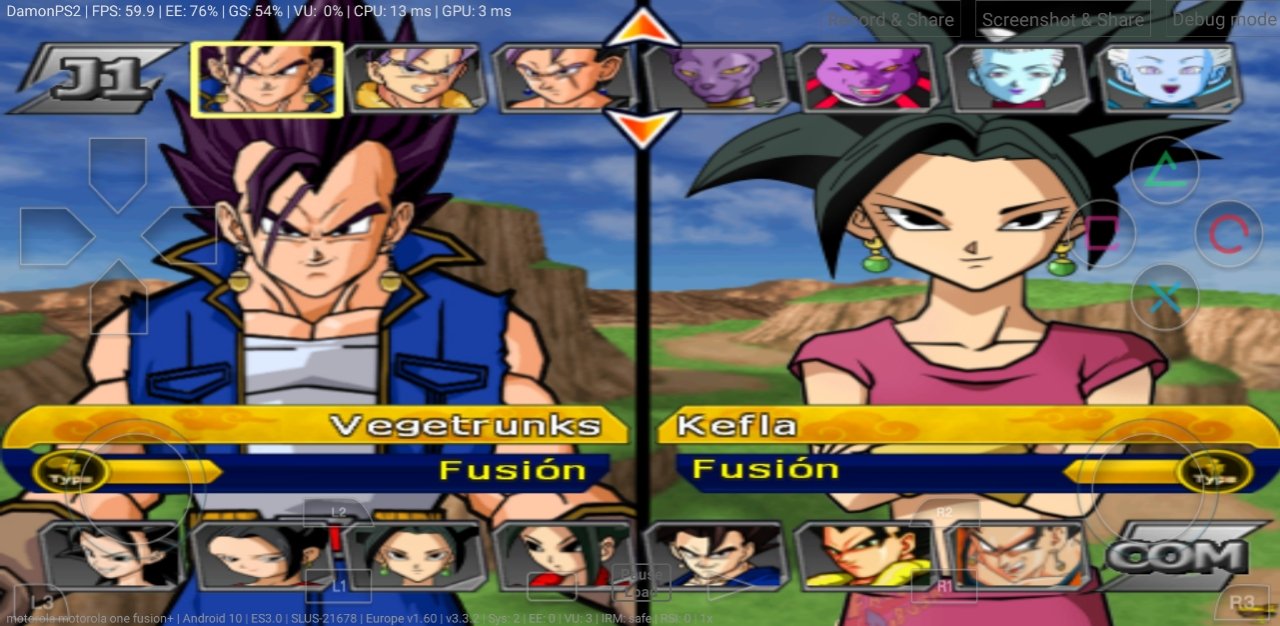Select the Kefla portrait with green earrings
This screenshot has height=626, width=1280.
tap(412, 555)
